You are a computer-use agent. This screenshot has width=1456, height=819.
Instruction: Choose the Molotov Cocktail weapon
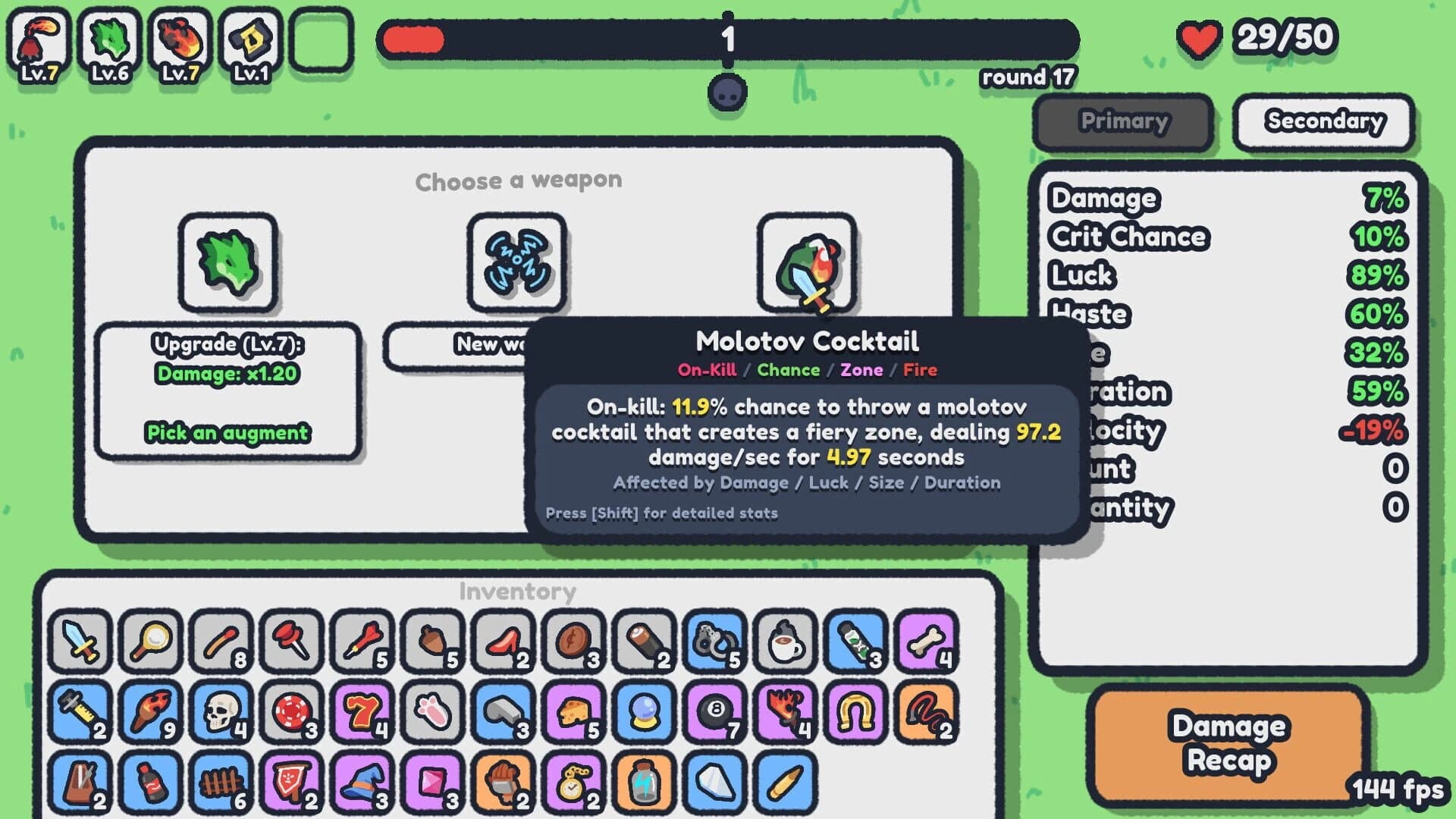click(806, 264)
